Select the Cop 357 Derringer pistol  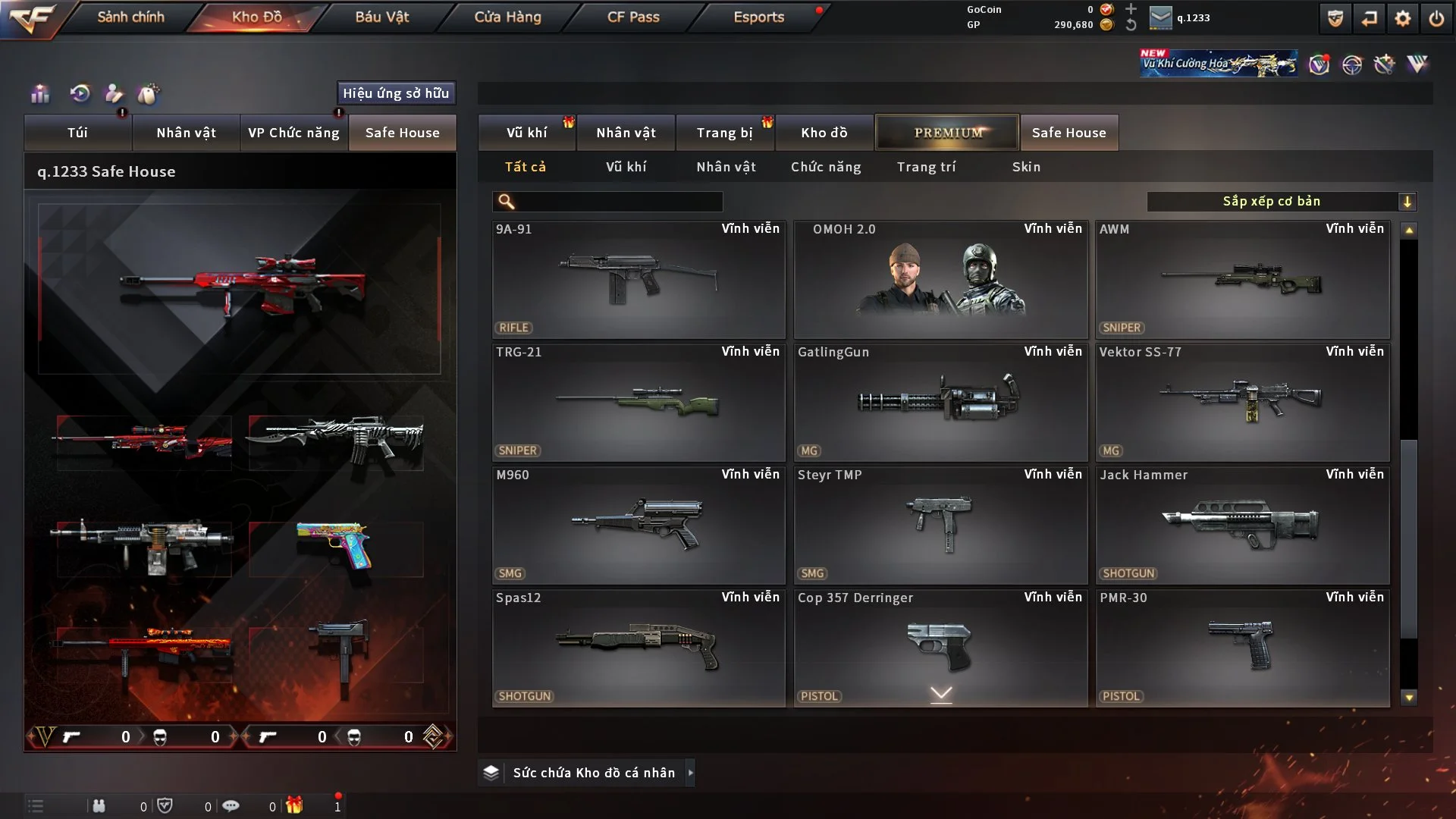coord(940,648)
